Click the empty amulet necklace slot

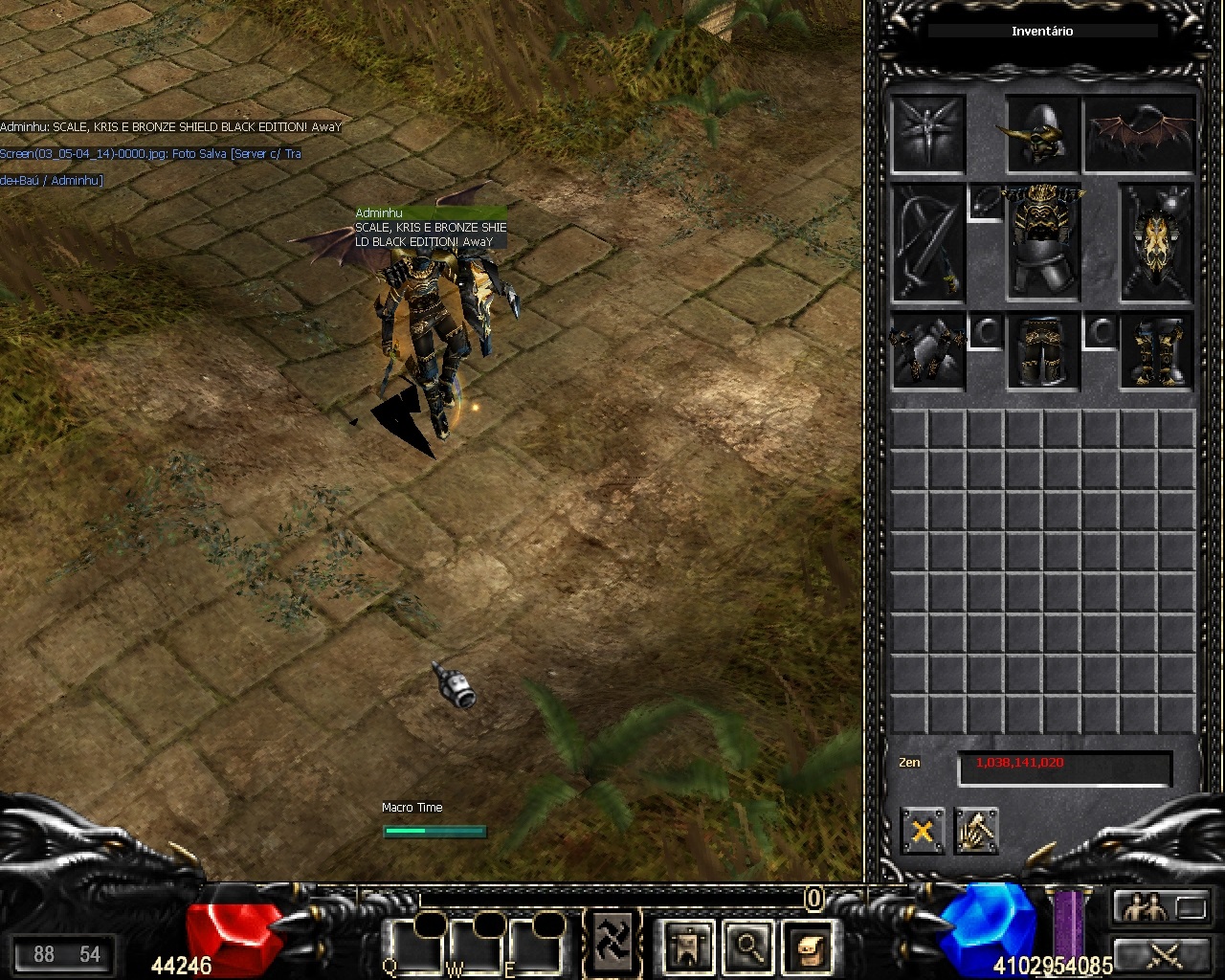pyautogui.click(x=986, y=202)
